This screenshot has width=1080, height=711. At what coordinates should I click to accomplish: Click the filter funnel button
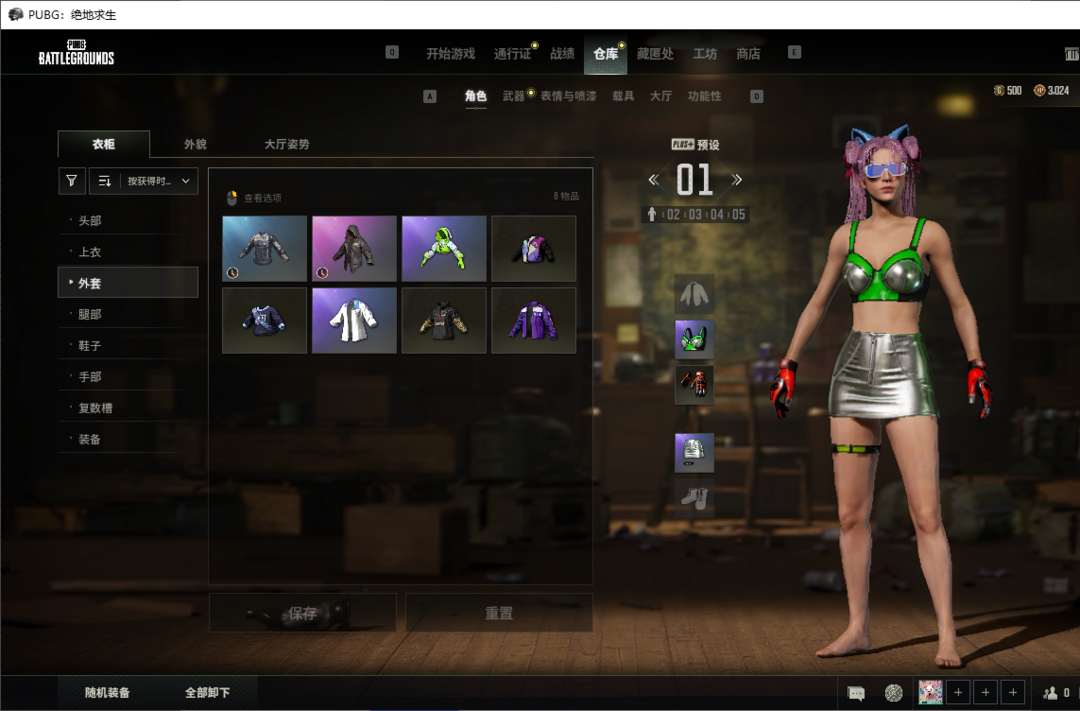pos(72,181)
